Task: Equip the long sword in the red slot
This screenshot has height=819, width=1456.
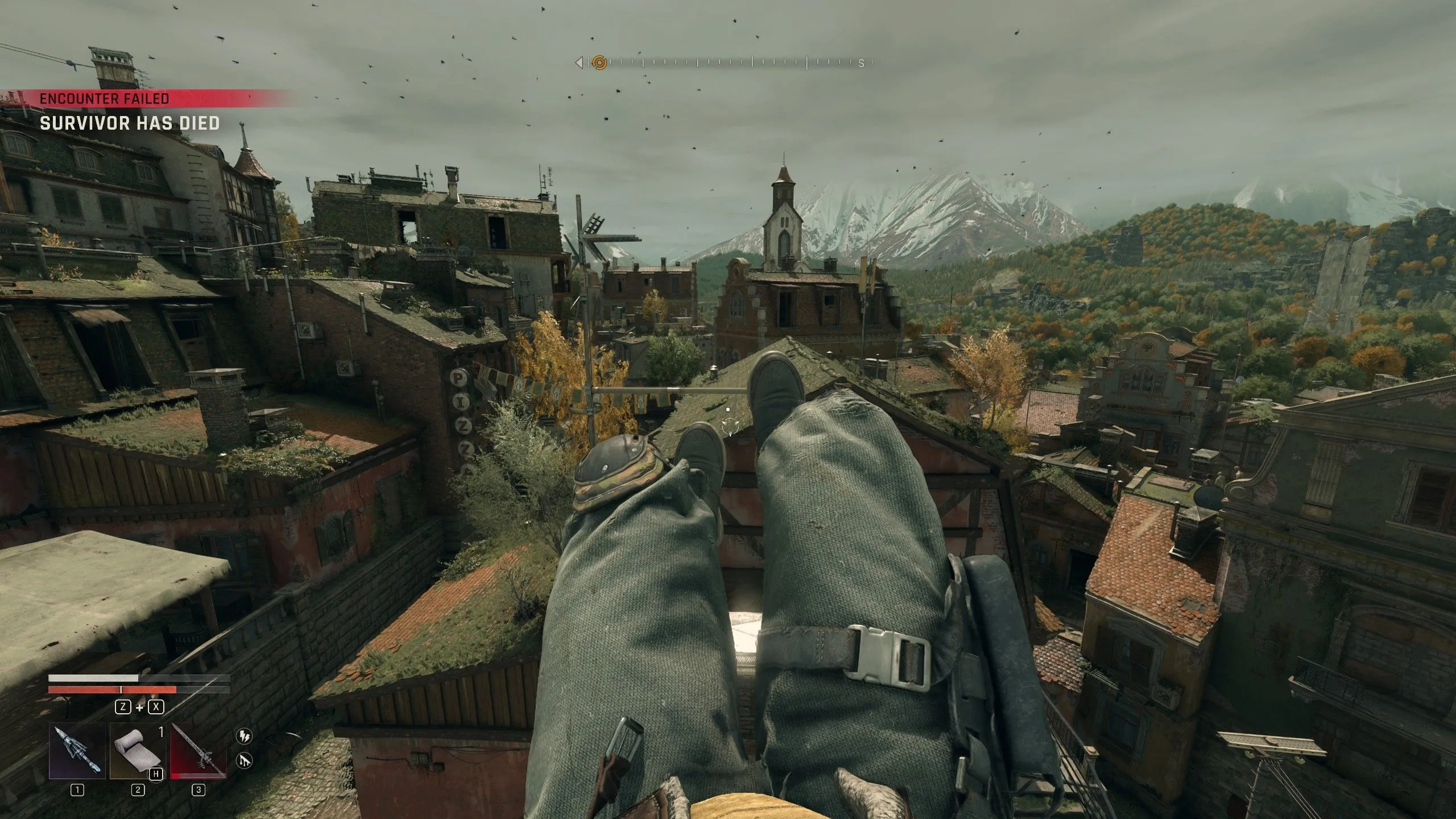Action: (198, 751)
